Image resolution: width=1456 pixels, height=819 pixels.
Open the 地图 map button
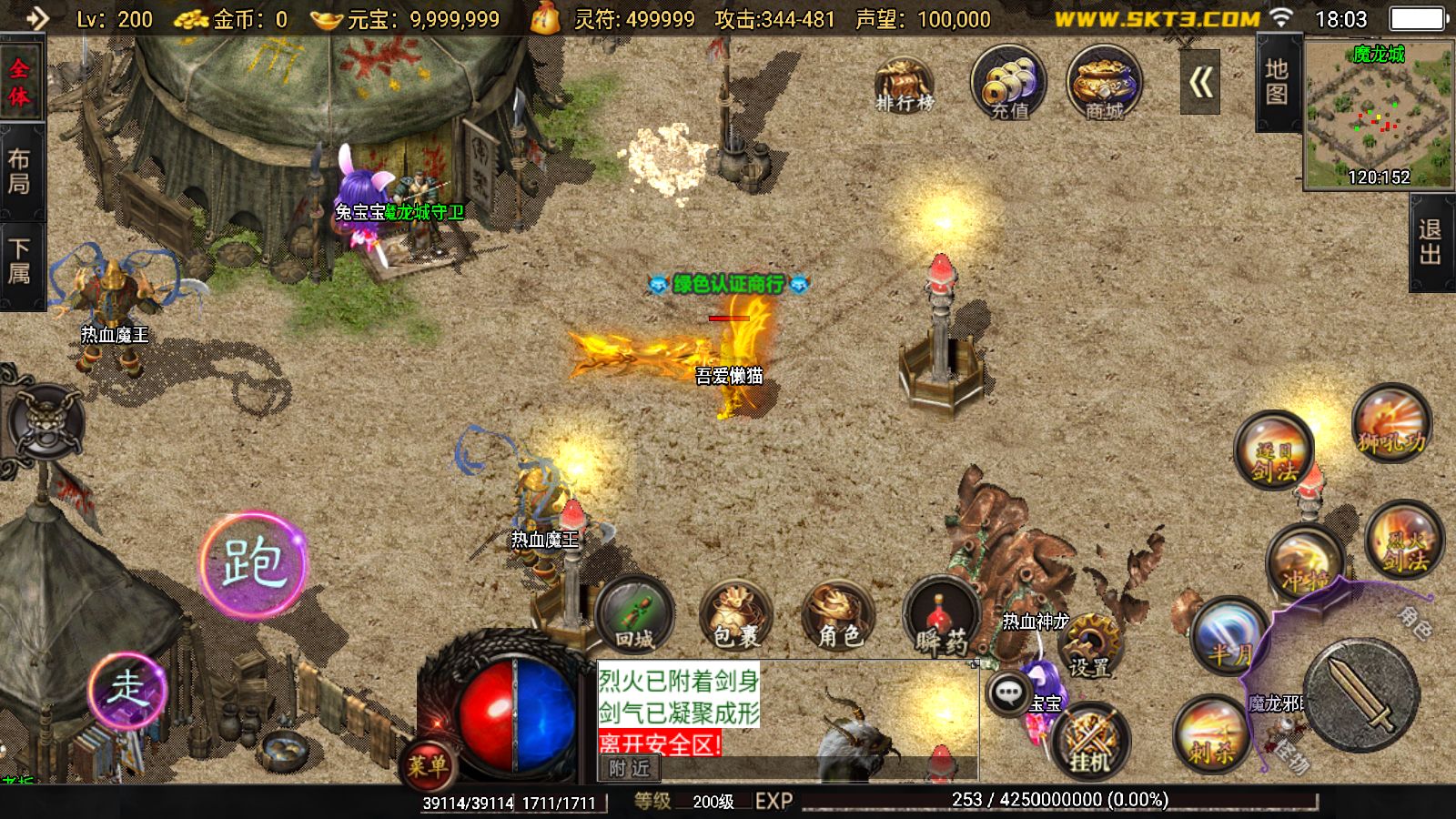(1276, 84)
